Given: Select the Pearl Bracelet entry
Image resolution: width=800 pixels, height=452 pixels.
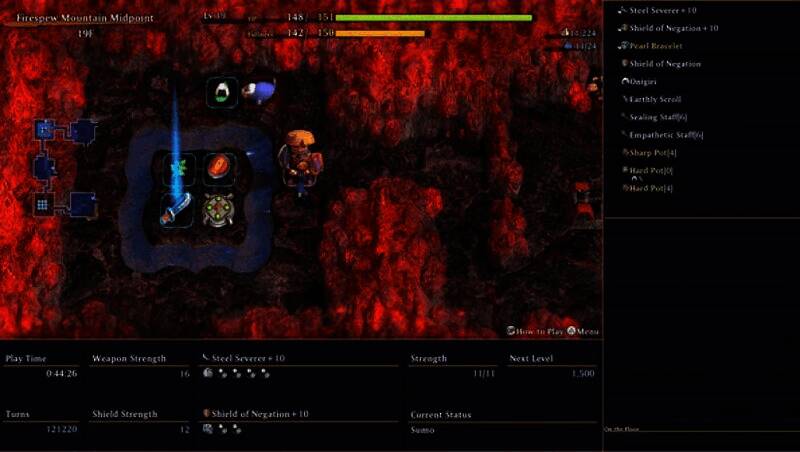Looking at the screenshot, I should pos(657,46).
